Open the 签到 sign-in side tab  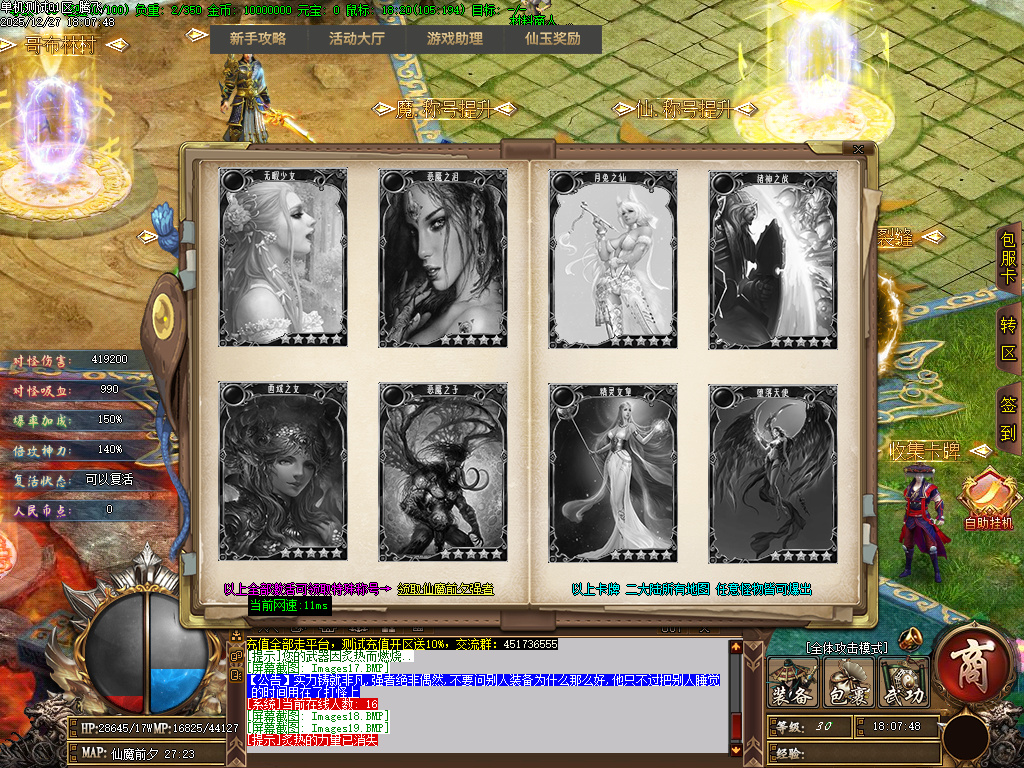point(1008,419)
